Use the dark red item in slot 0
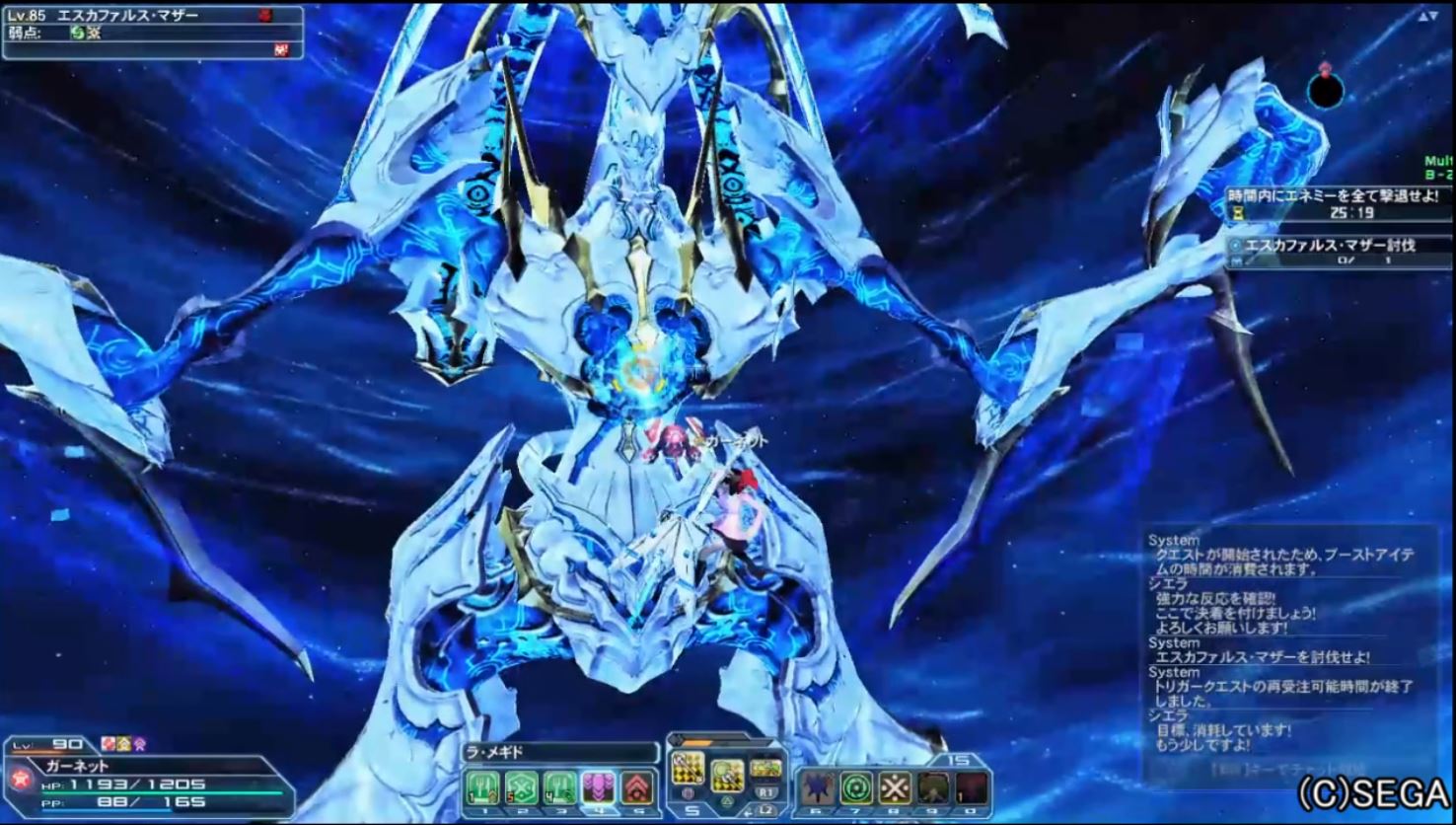The image size is (1456, 825). (971, 787)
